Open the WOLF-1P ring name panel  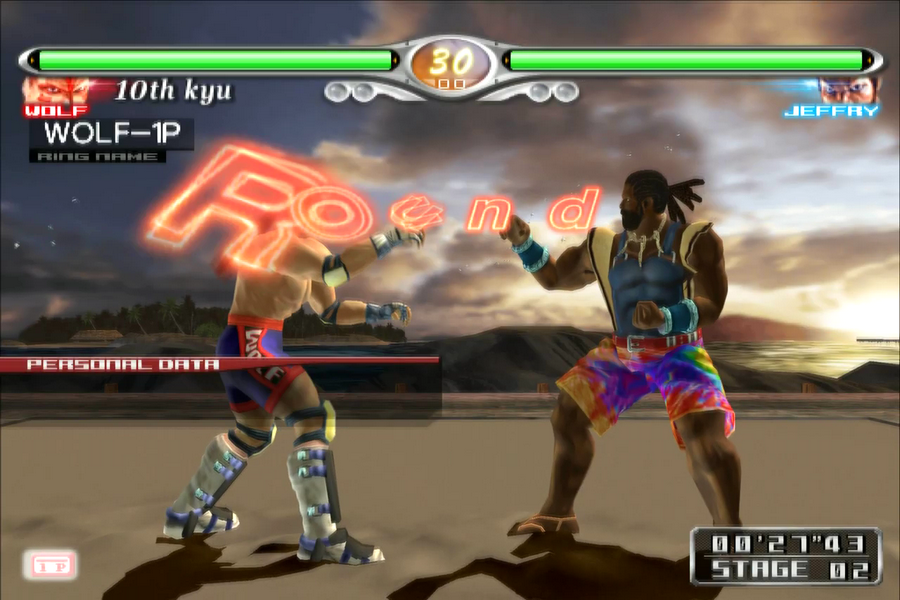coord(111,134)
